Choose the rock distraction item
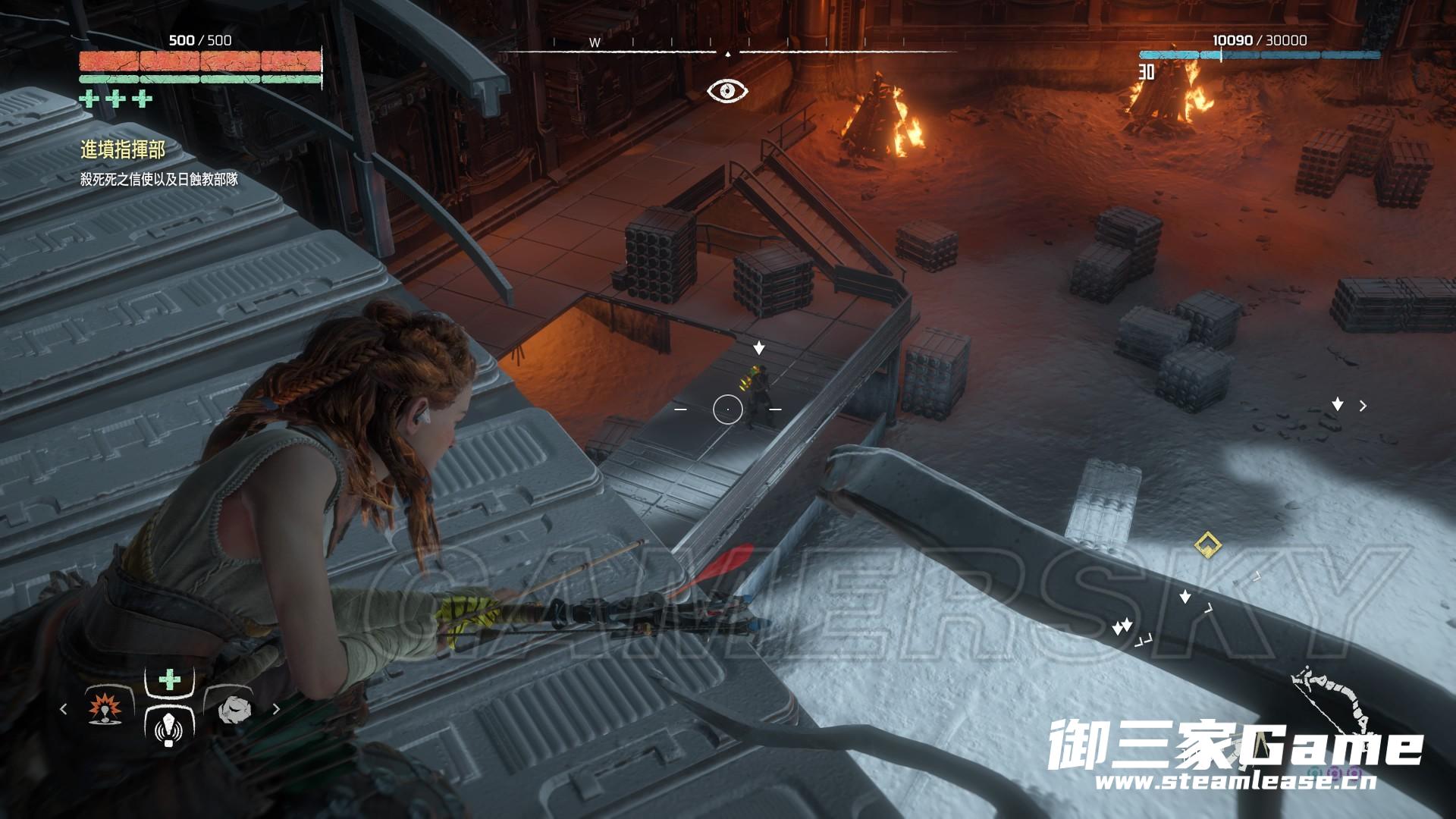1456x819 pixels. [231, 708]
